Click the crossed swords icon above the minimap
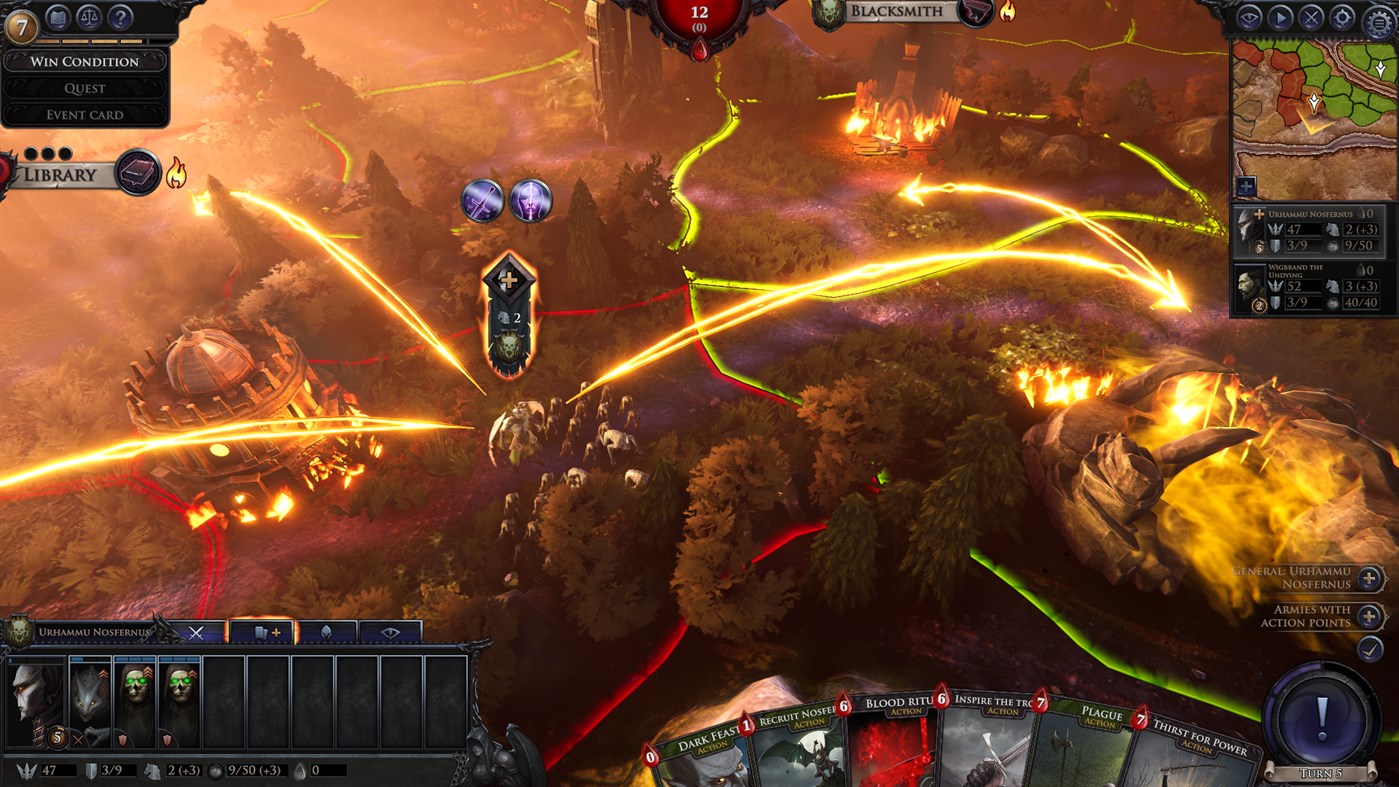The width and height of the screenshot is (1399, 787). (1312, 17)
